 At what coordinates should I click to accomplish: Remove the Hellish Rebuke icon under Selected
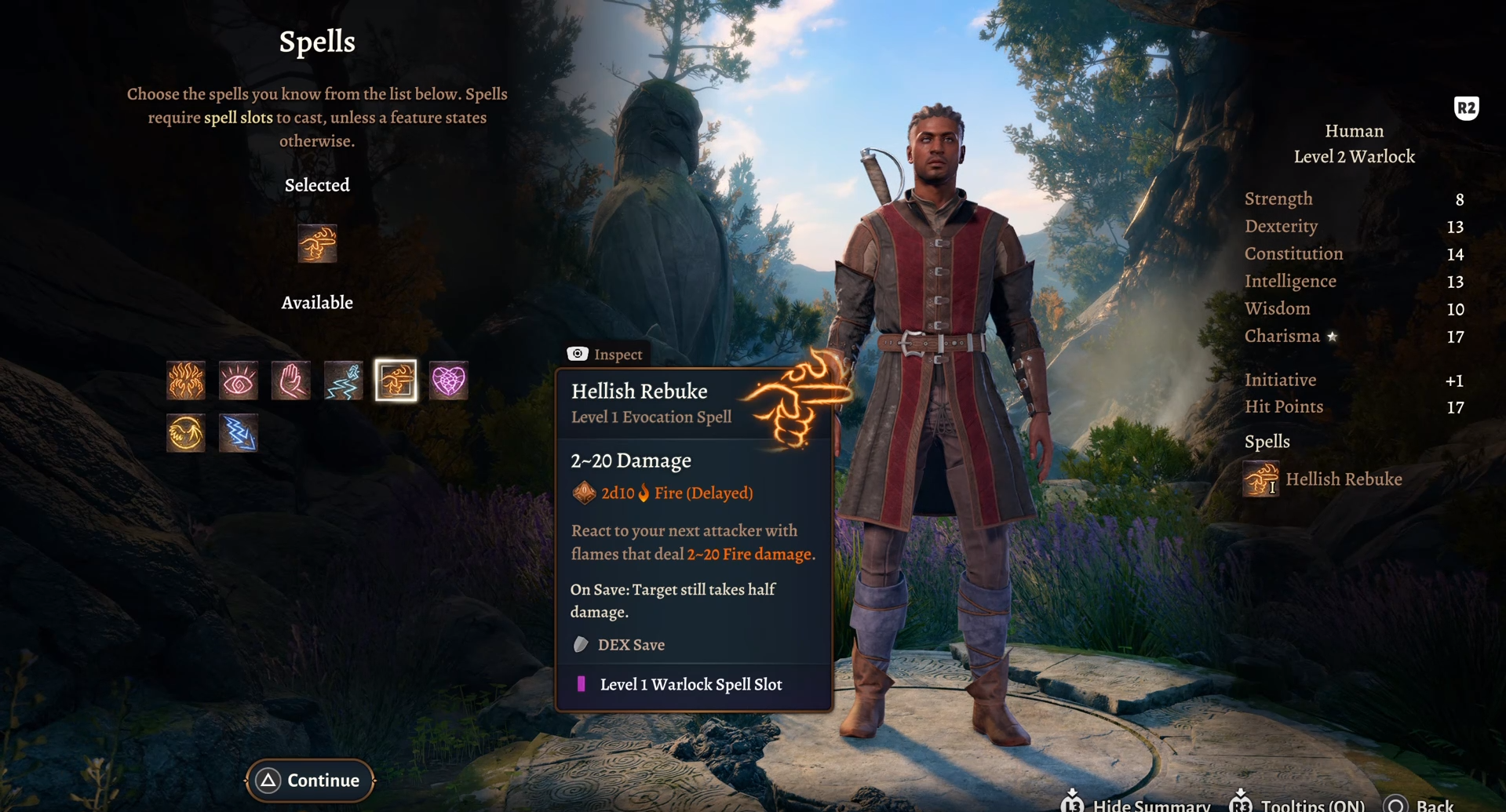(x=317, y=243)
